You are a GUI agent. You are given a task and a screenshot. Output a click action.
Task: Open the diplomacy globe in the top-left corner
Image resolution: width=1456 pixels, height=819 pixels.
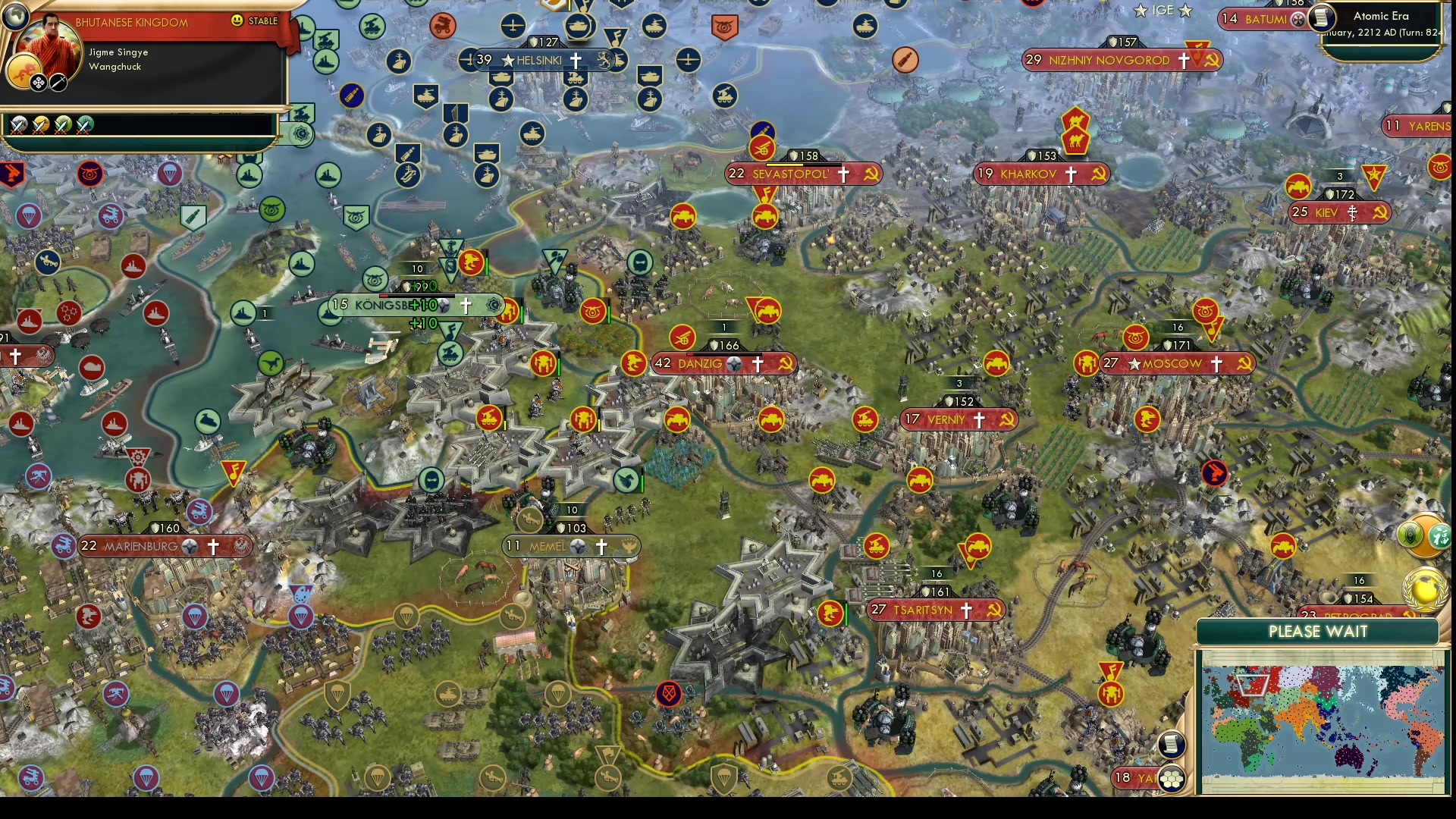point(16,16)
